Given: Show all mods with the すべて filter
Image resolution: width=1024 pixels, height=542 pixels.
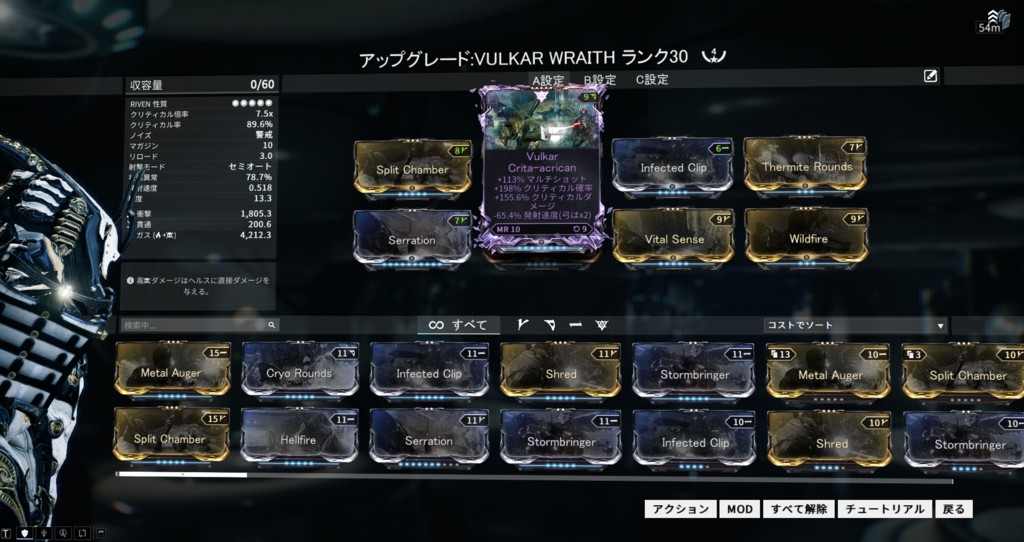Looking at the screenshot, I should coord(458,325).
